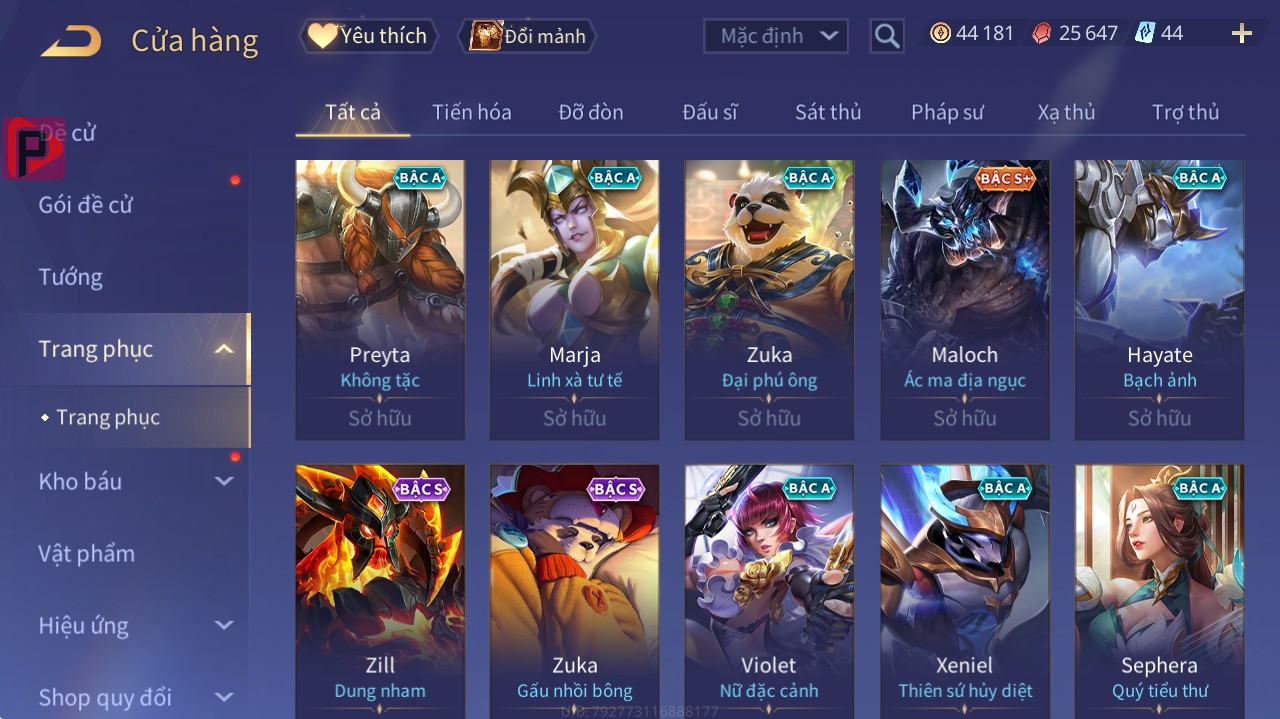Switch to the Đỡ đòn tab
Screen dimensions: 1280x719
(590, 112)
